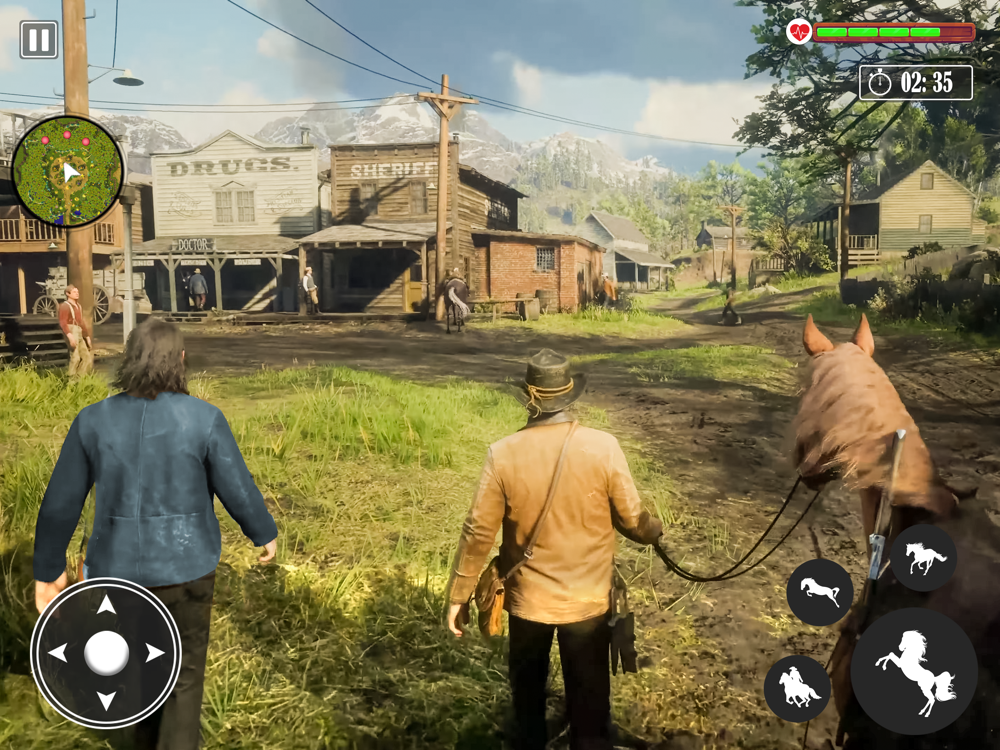
Task: Click the joystick's center knob
Action: click(106, 653)
